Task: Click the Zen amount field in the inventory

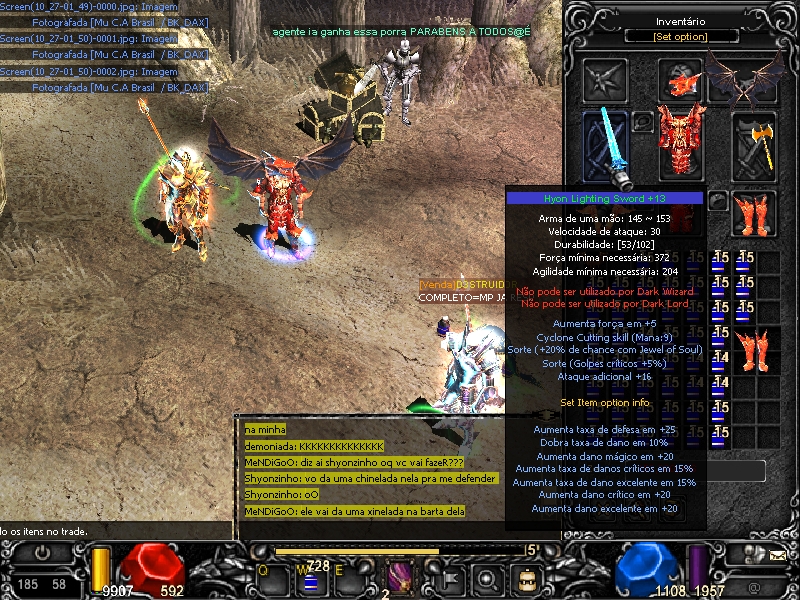Action: point(738,470)
